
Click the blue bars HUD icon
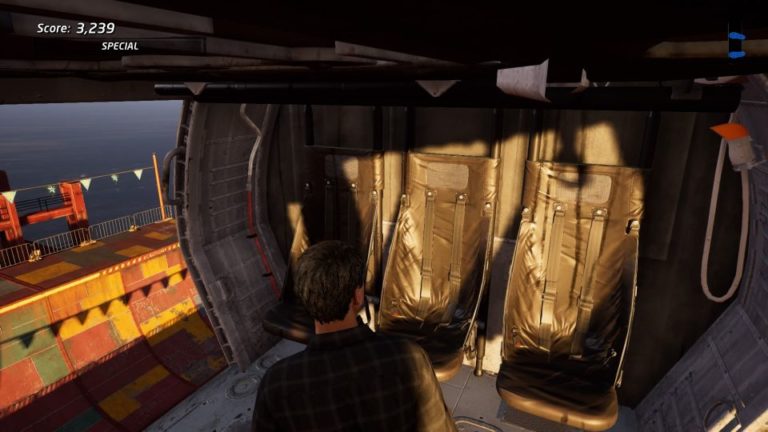(x=736, y=44)
